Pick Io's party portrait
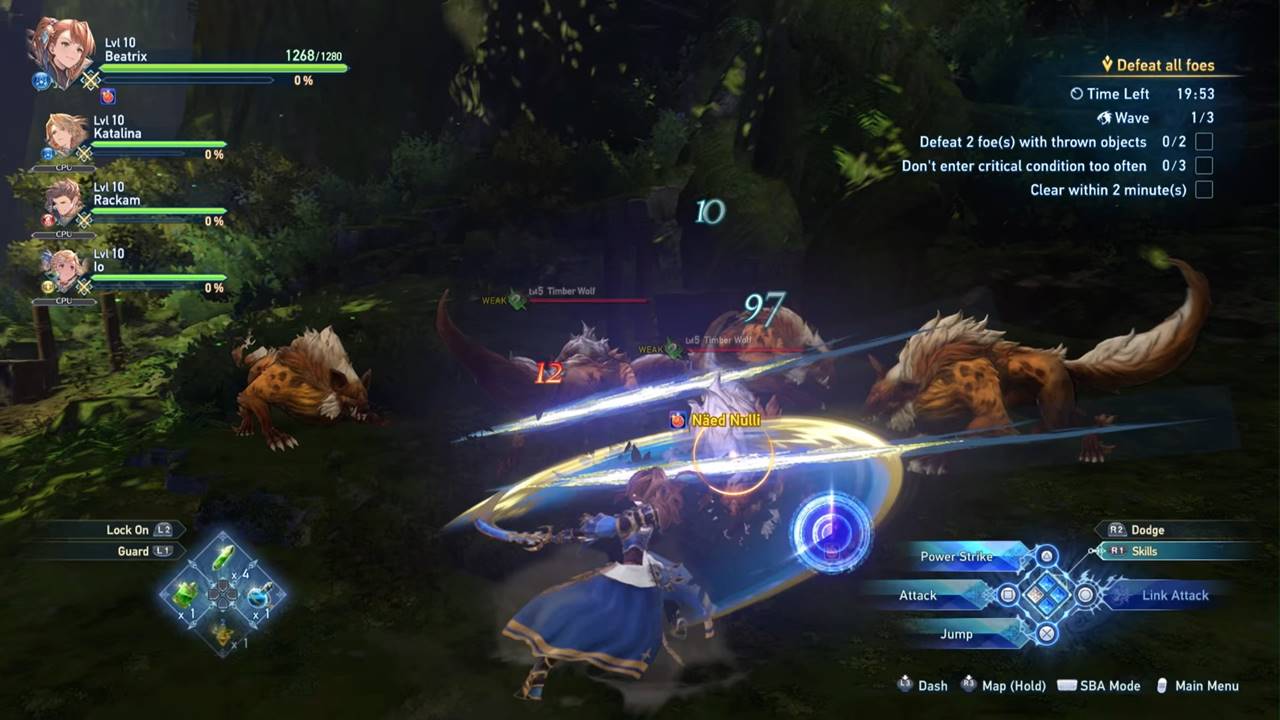Screen dimensions: 1280x720 (x=66, y=269)
